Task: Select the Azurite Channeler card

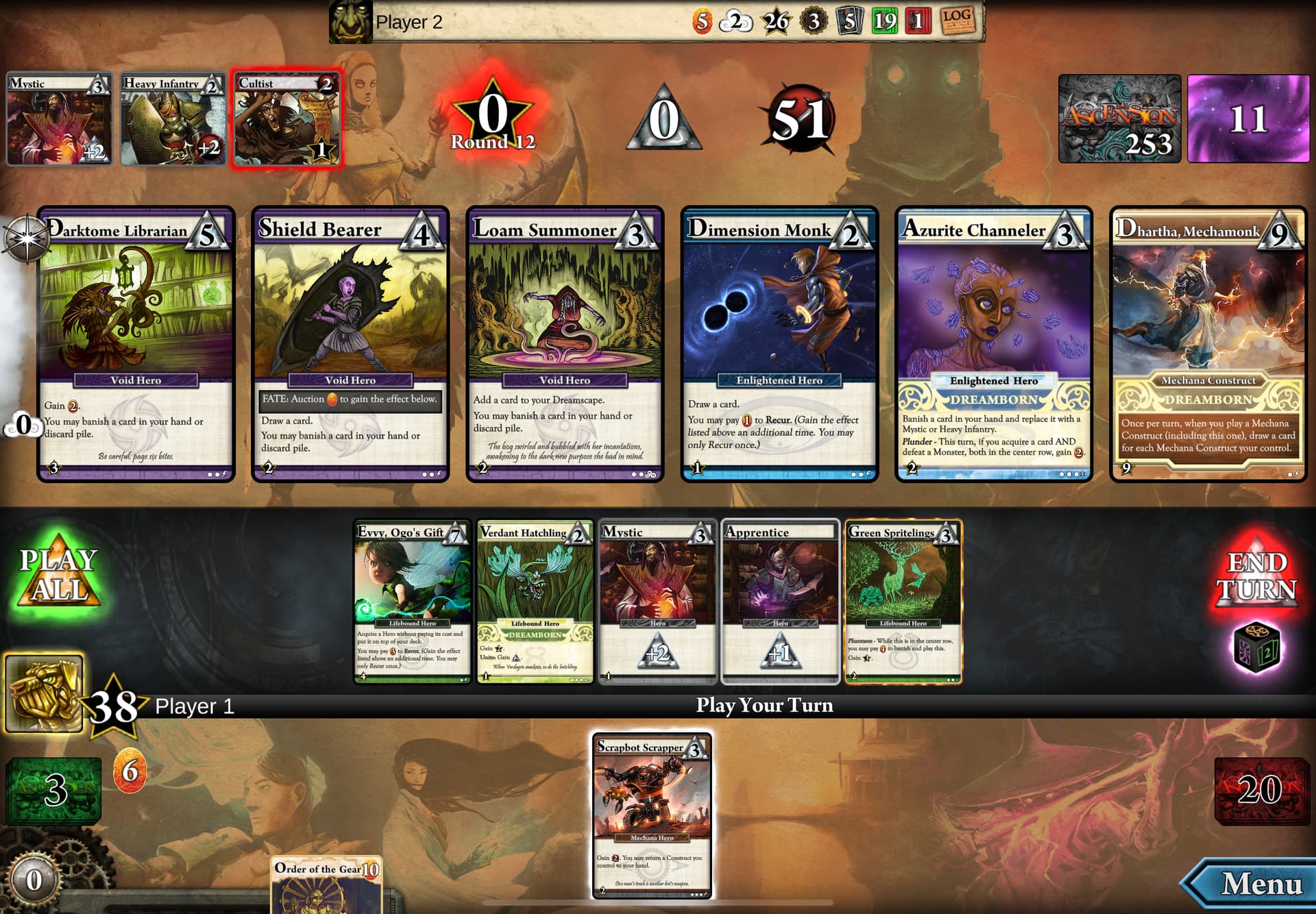Action: [x=994, y=344]
